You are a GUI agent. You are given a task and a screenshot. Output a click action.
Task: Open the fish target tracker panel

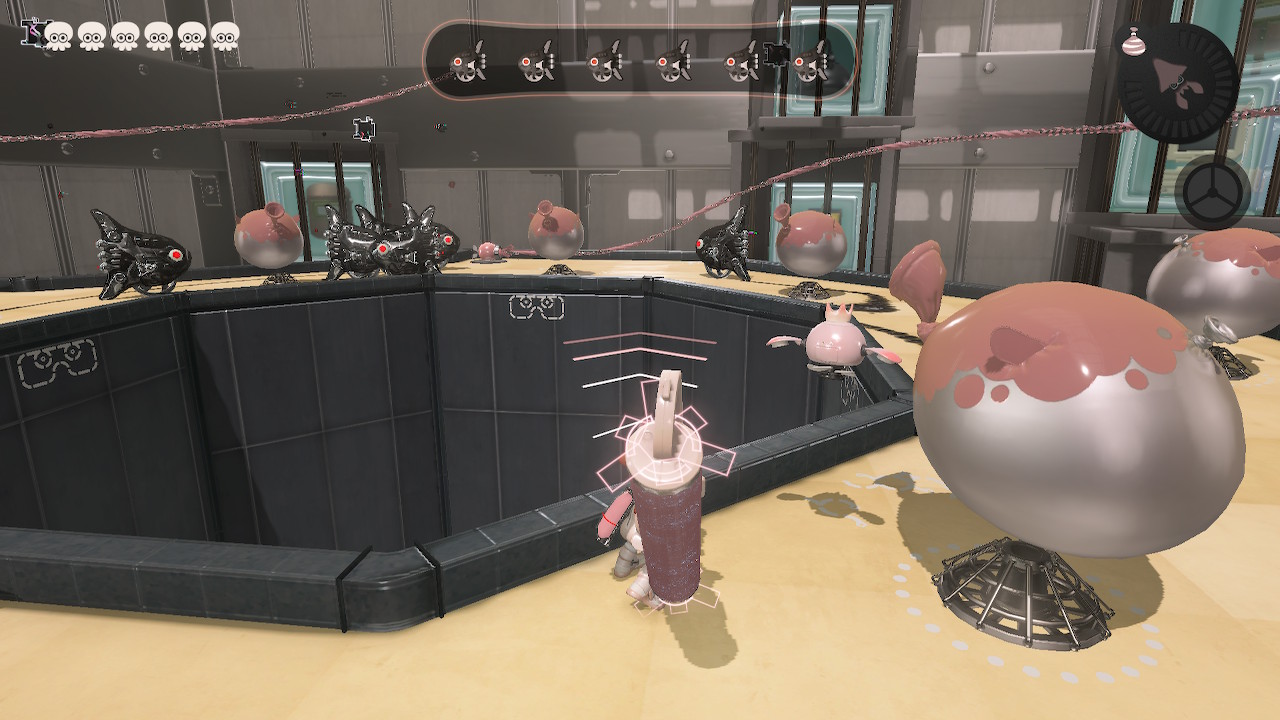click(x=640, y=62)
